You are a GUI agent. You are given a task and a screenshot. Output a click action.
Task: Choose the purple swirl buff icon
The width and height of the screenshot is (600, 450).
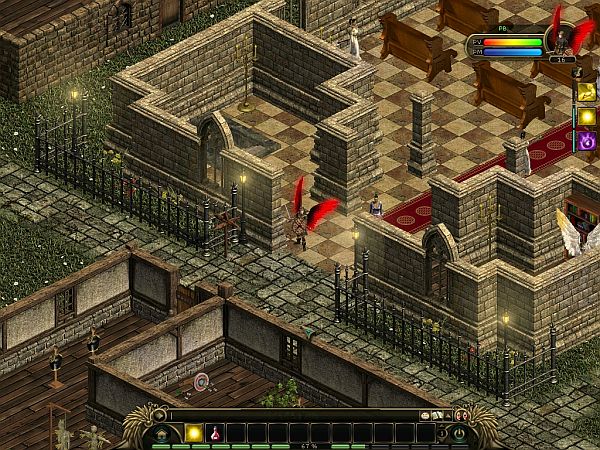(x=584, y=141)
